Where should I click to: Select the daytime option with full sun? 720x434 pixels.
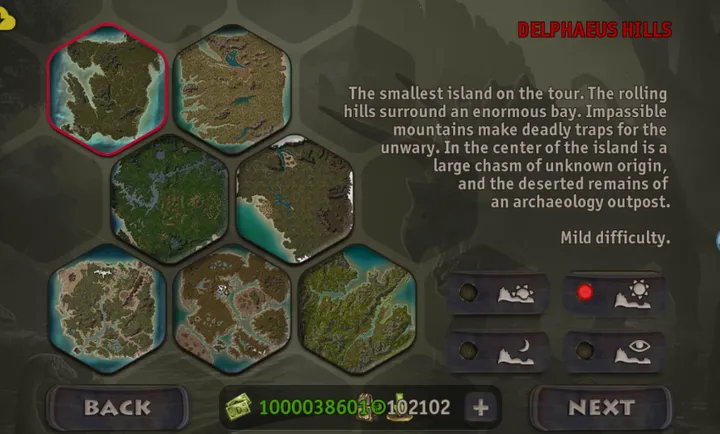[616, 294]
